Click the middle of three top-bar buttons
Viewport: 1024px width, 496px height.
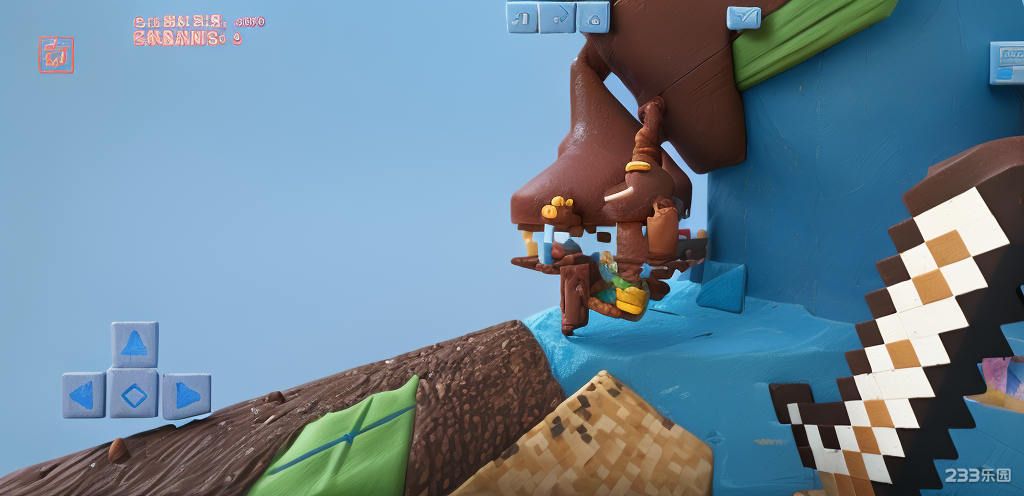[558, 17]
